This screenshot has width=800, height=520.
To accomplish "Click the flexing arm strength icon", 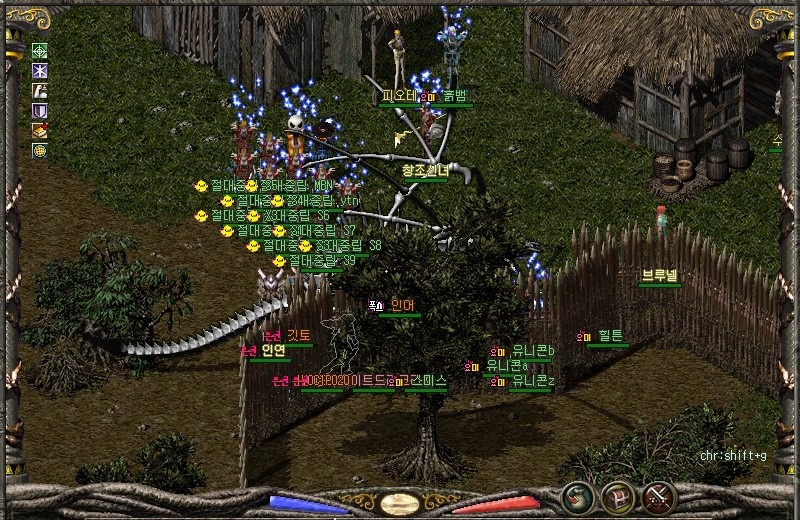I will point(40,91).
